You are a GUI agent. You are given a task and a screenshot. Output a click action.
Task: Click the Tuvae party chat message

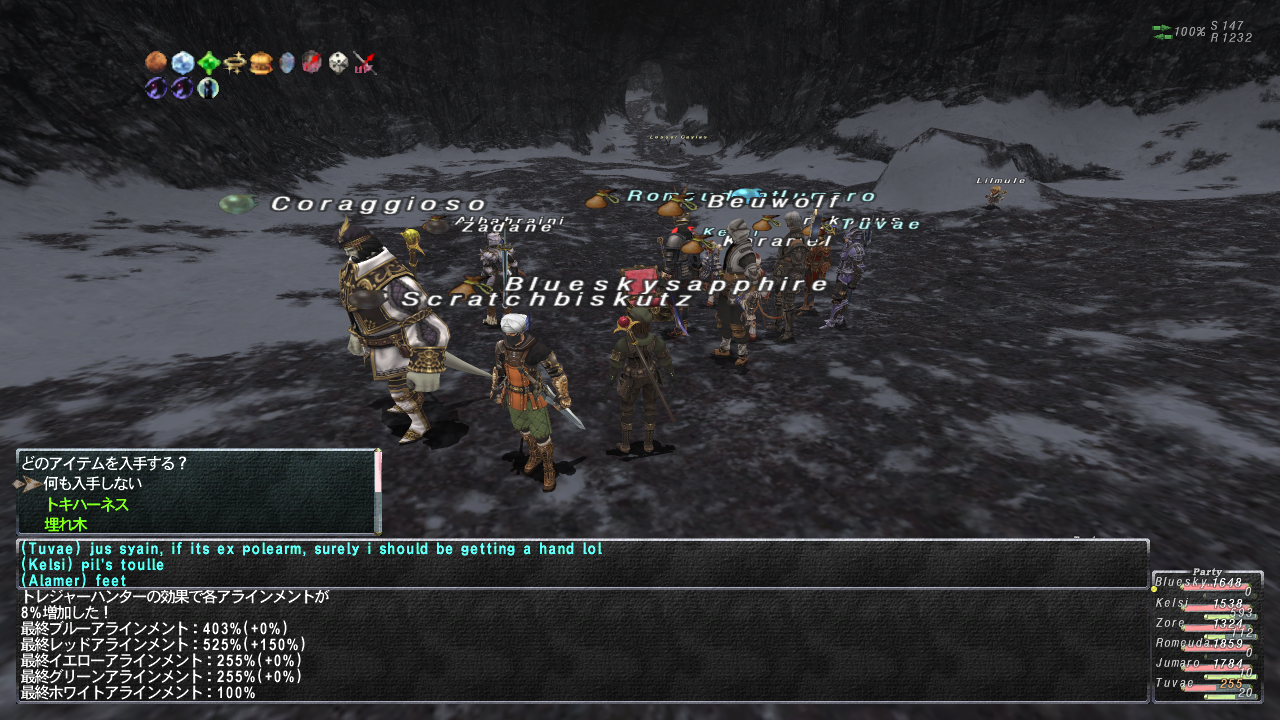pos(311,549)
